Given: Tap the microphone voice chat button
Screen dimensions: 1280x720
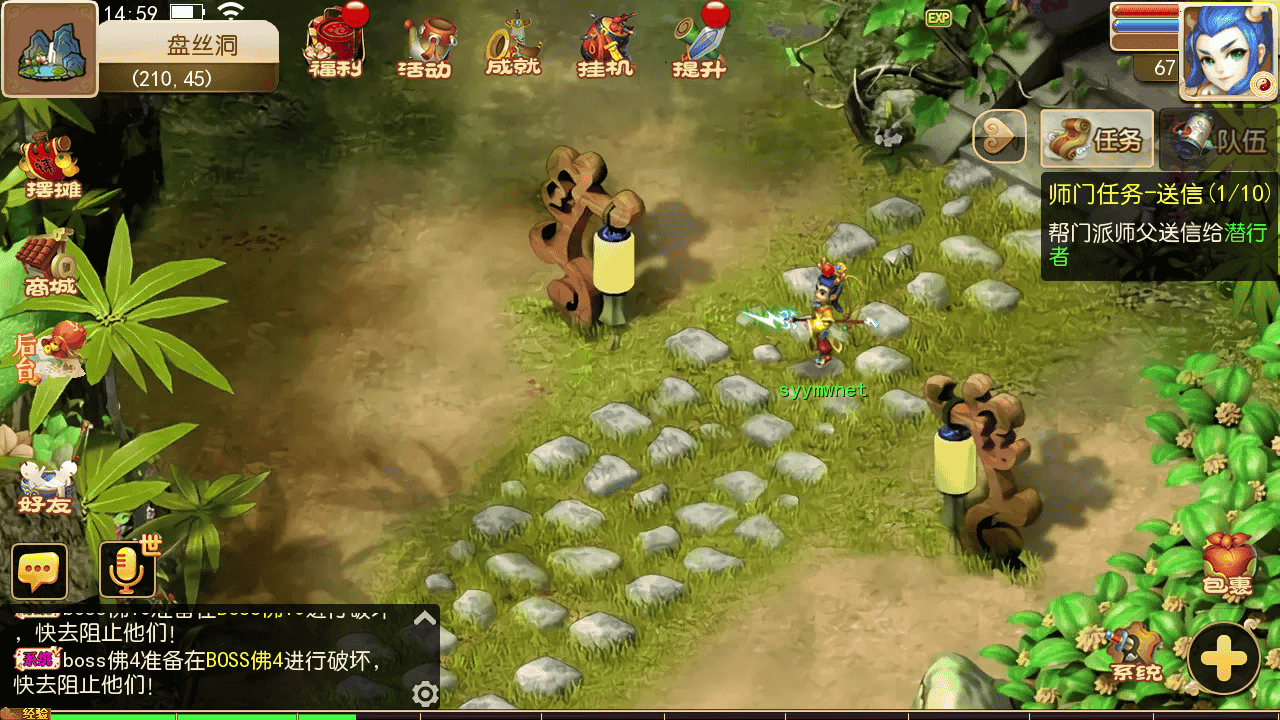Looking at the screenshot, I should point(127,571).
